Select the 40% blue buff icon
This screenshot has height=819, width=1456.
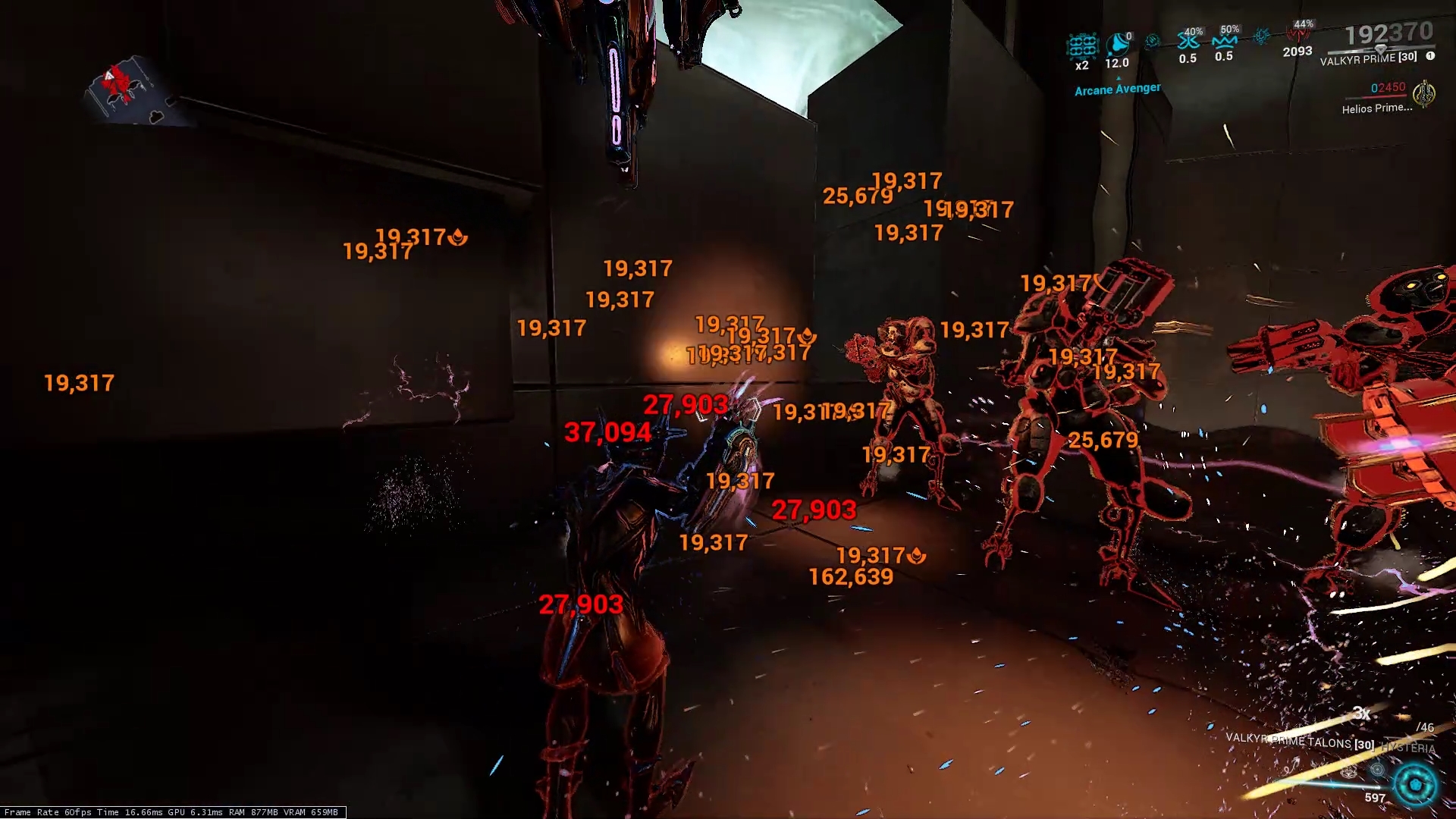point(1188,41)
